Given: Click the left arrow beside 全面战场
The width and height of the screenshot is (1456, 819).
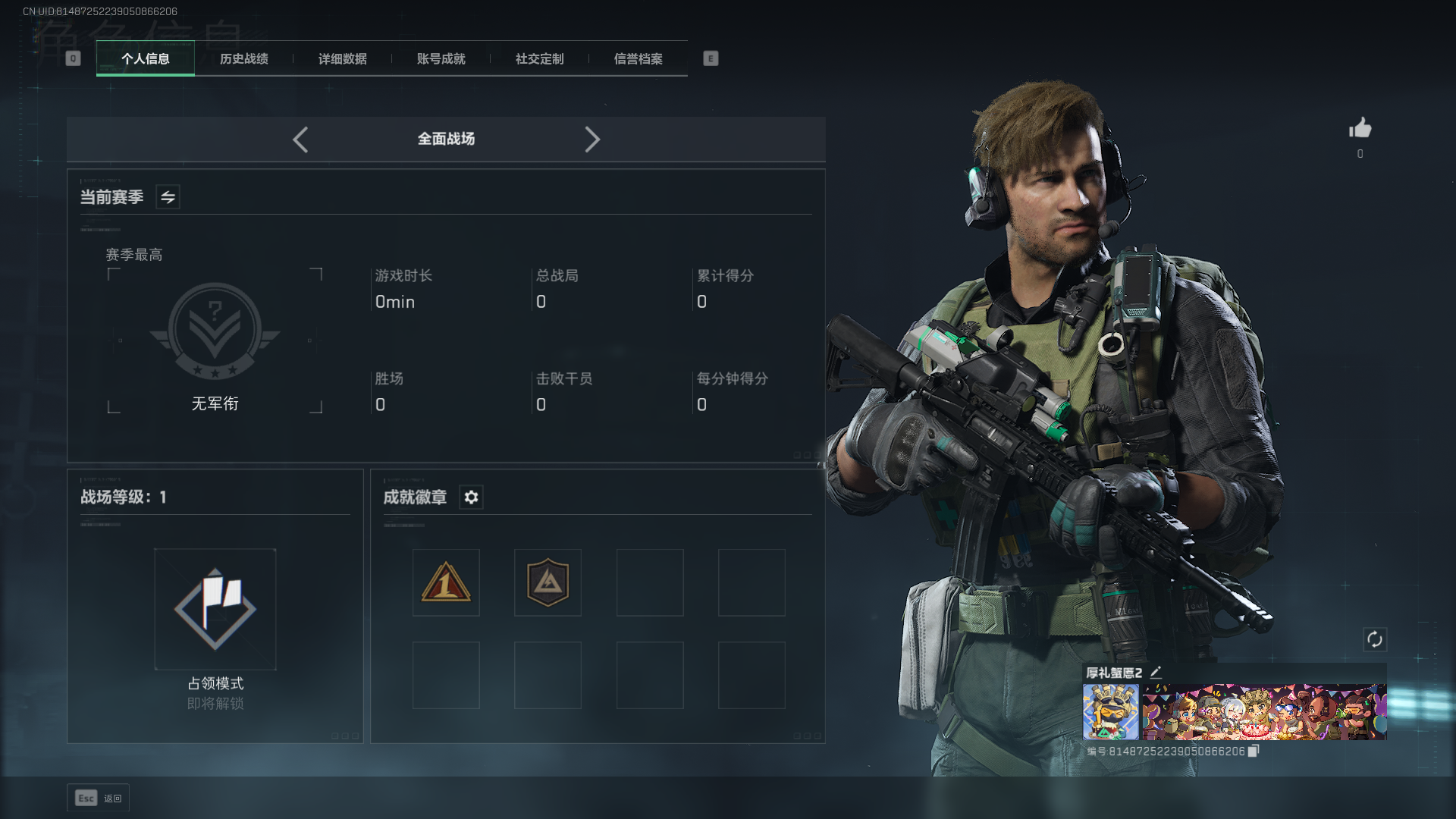Looking at the screenshot, I should click(x=300, y=140).
